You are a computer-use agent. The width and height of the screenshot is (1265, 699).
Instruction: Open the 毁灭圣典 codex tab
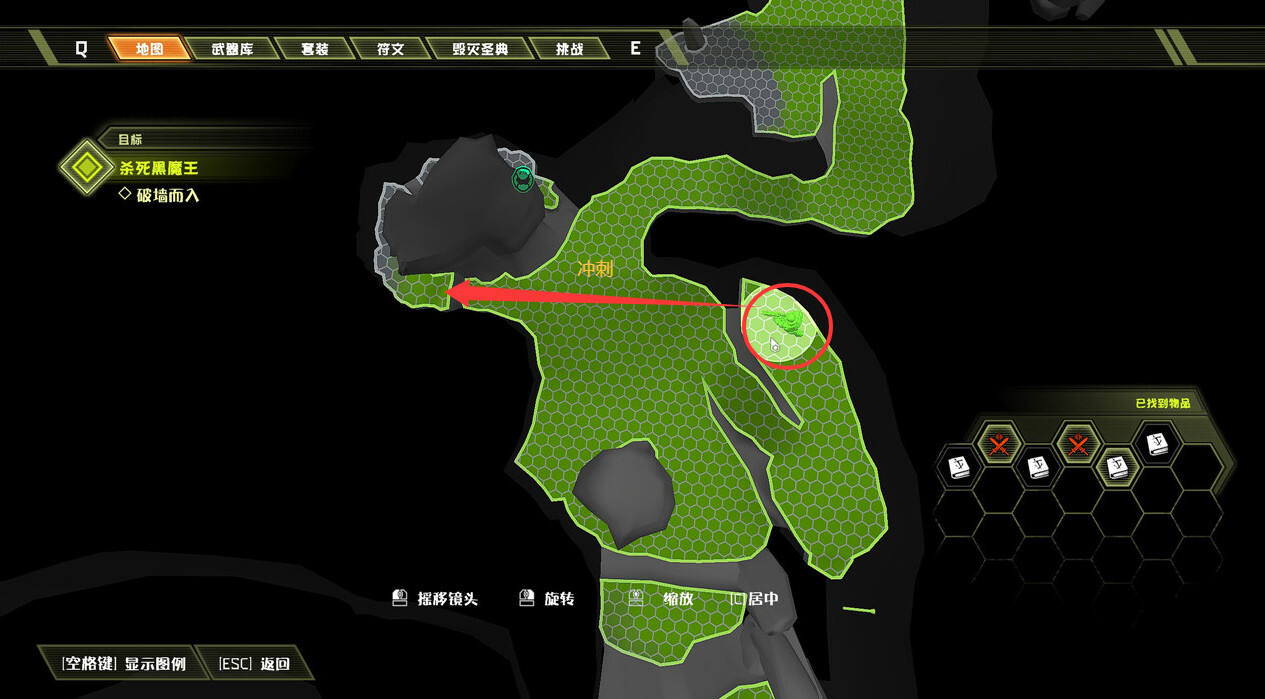pyautogui.click(x=479, y=48)
